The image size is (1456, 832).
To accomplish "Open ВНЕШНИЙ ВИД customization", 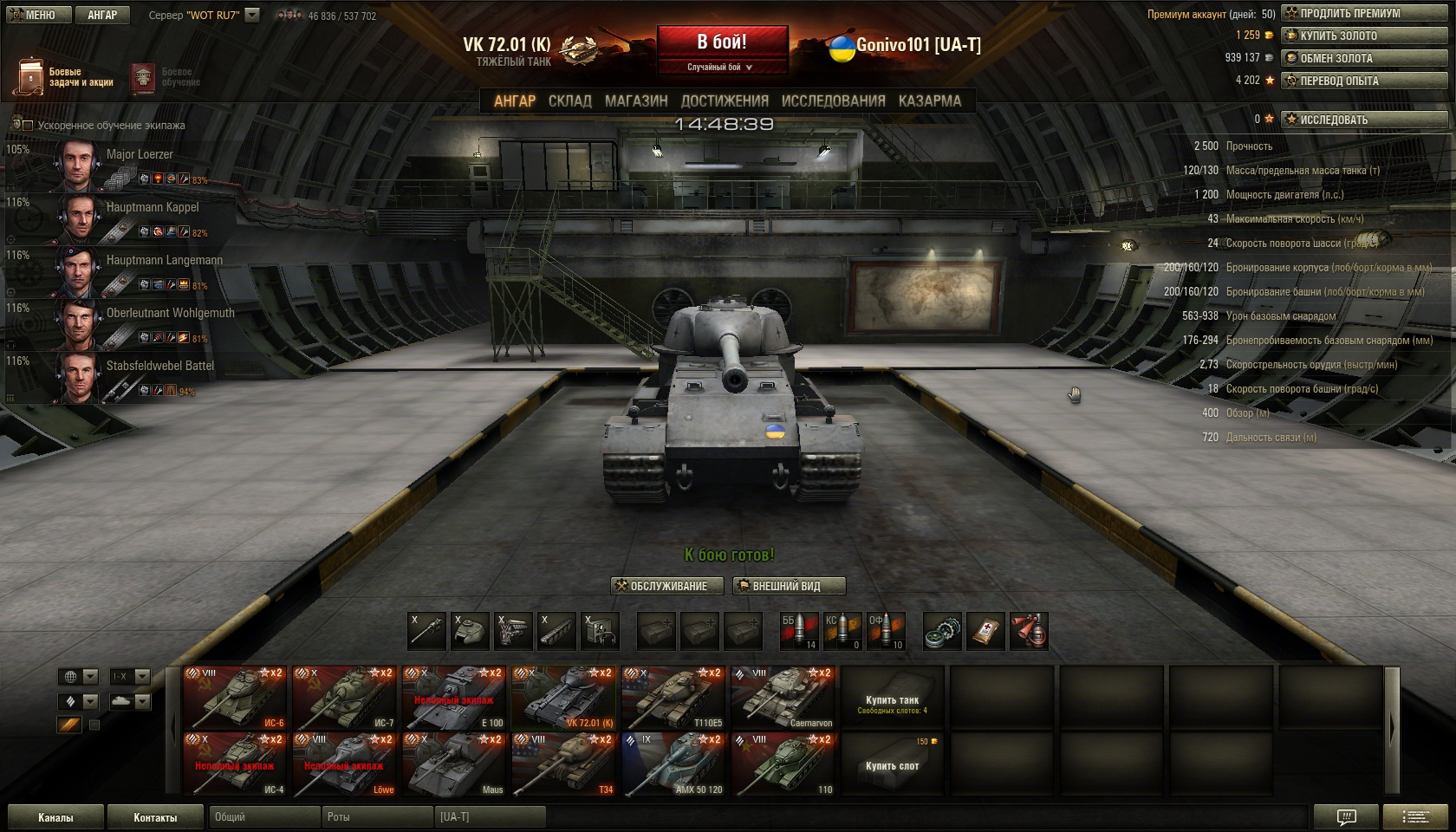I will click(x=788, y=586).
